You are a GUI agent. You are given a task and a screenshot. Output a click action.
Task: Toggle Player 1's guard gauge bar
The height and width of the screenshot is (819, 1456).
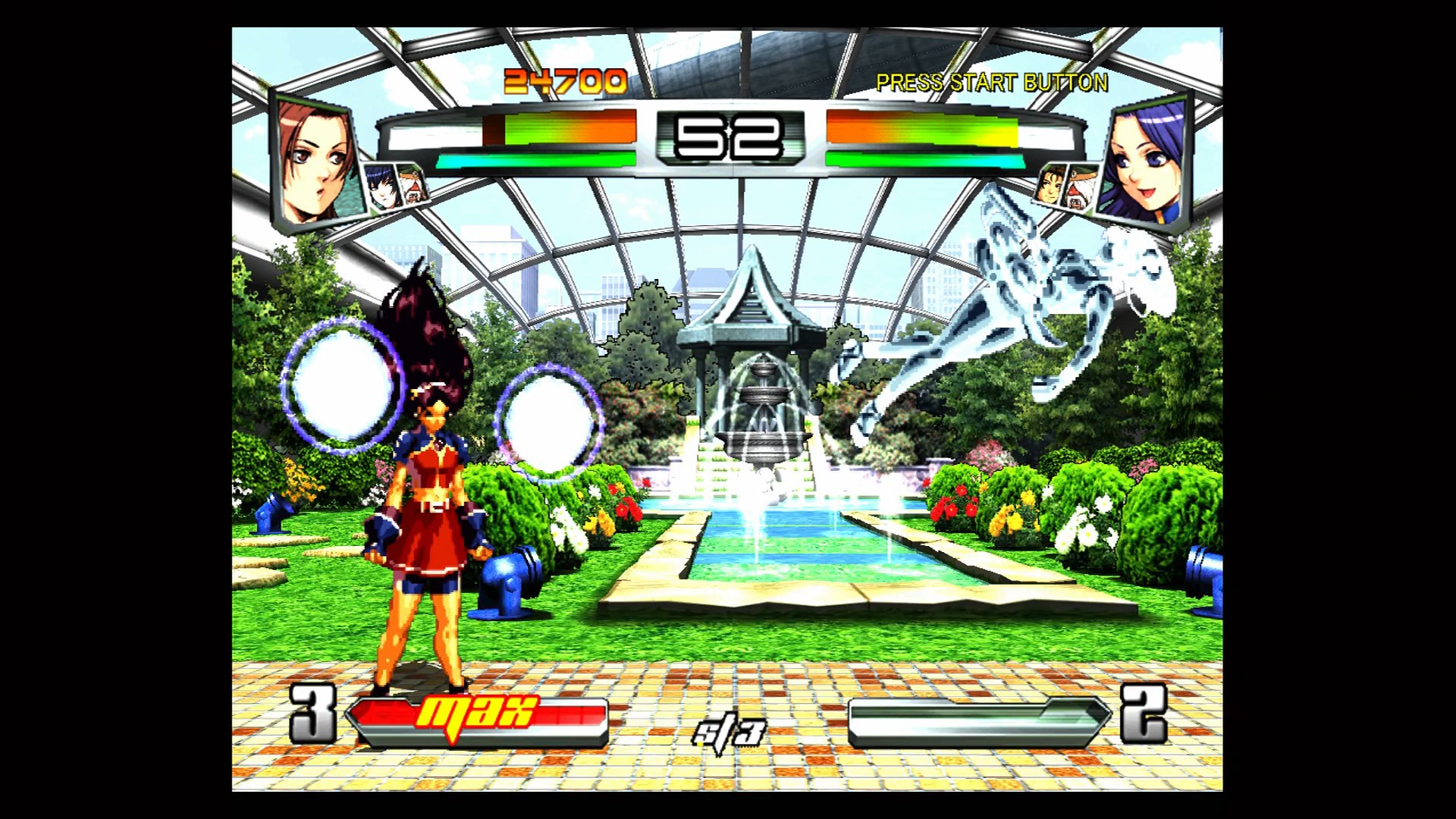coord(541,158)
